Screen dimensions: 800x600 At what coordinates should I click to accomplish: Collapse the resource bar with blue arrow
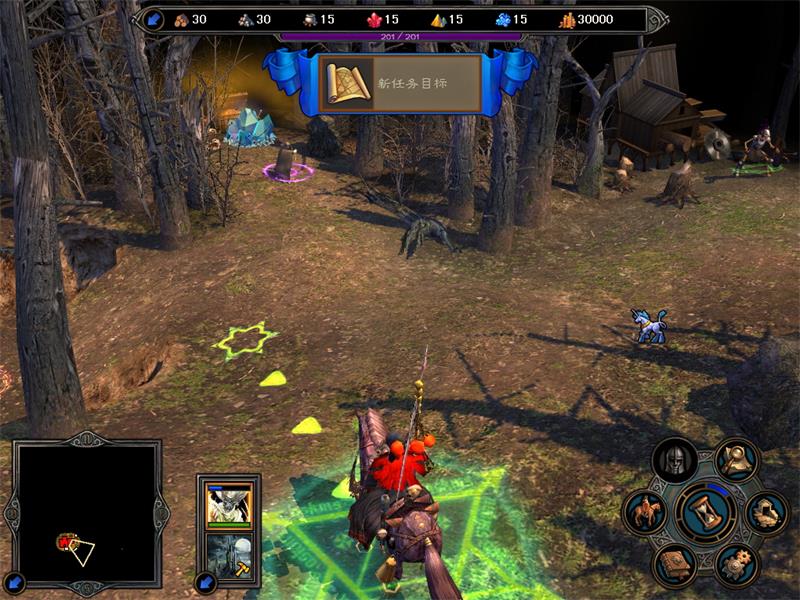154,19
